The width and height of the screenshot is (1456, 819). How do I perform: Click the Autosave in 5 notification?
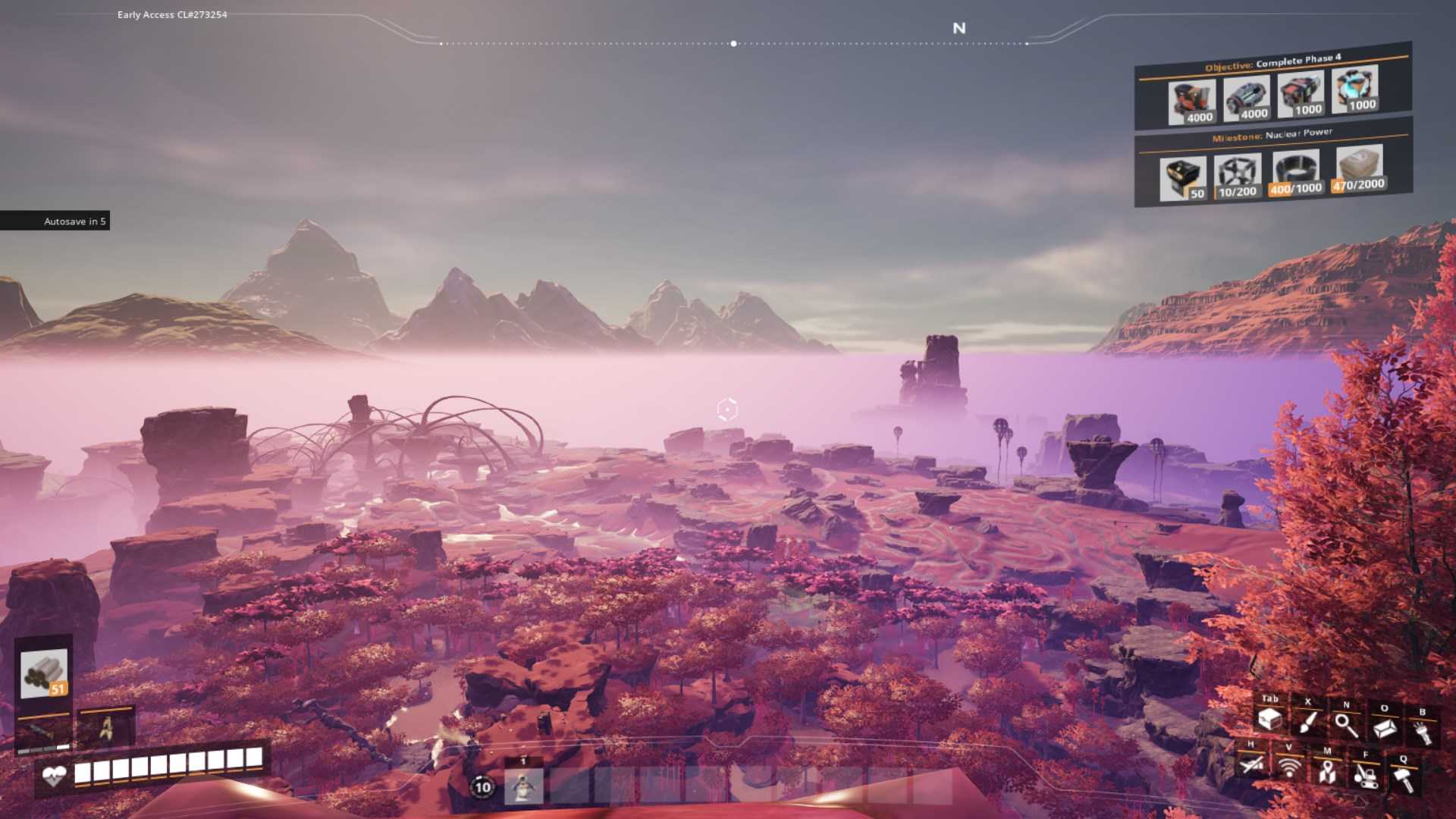coord(76,221)
